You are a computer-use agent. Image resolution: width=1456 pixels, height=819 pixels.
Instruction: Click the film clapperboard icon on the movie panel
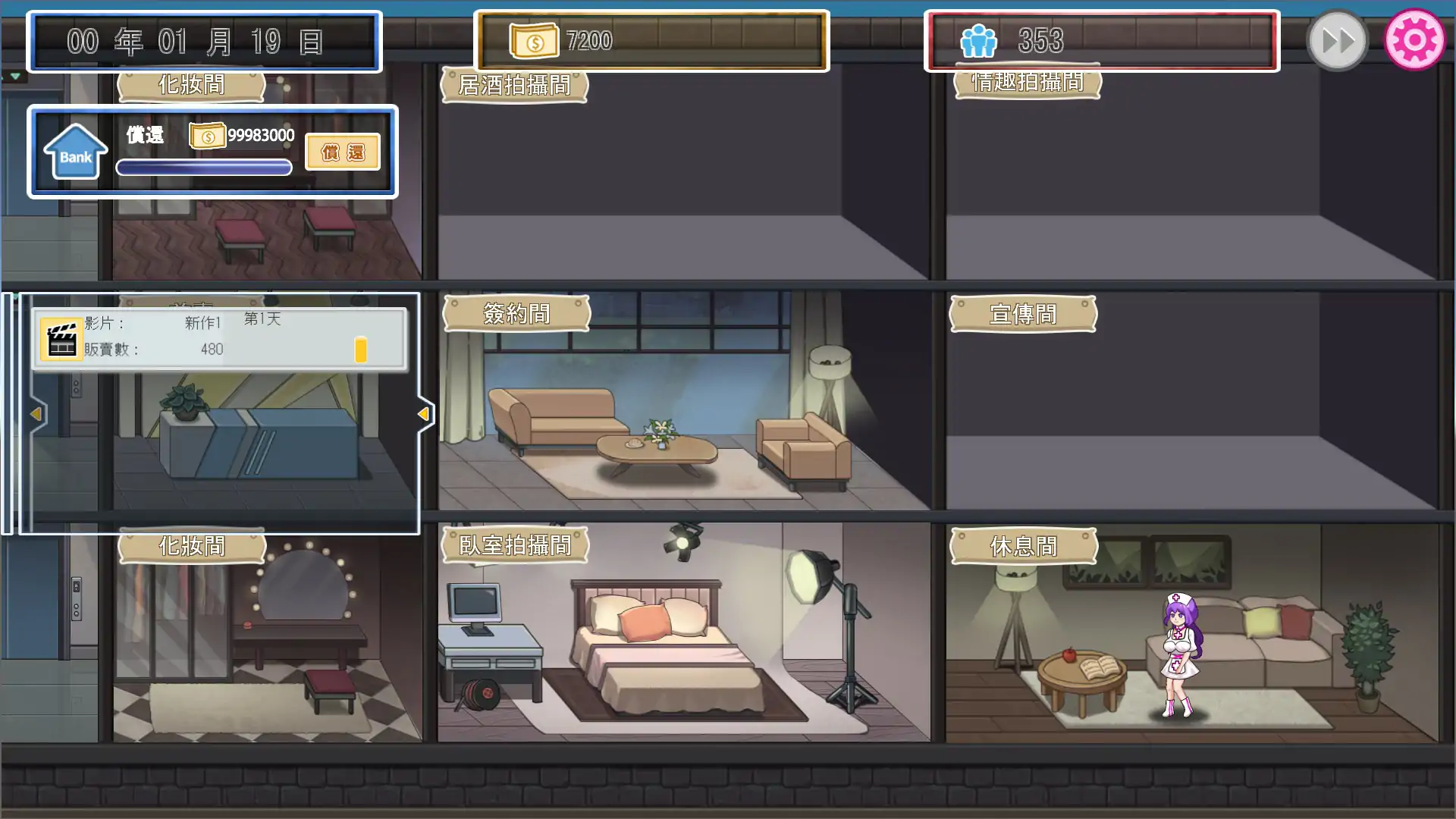coord(61,338)
